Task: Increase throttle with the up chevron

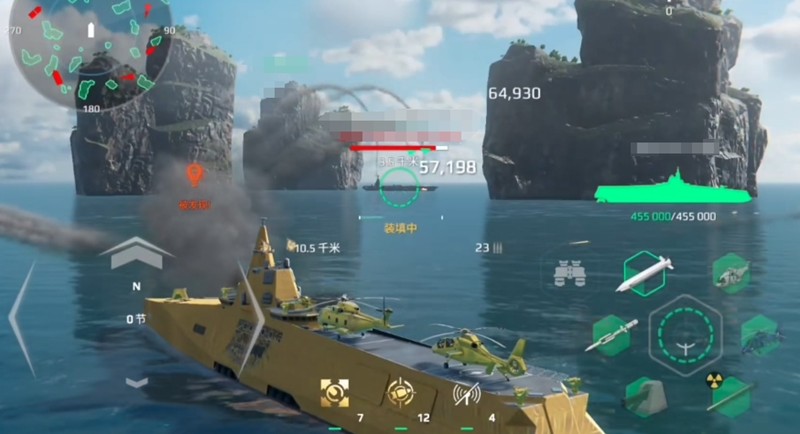Action: pos(131,253)
